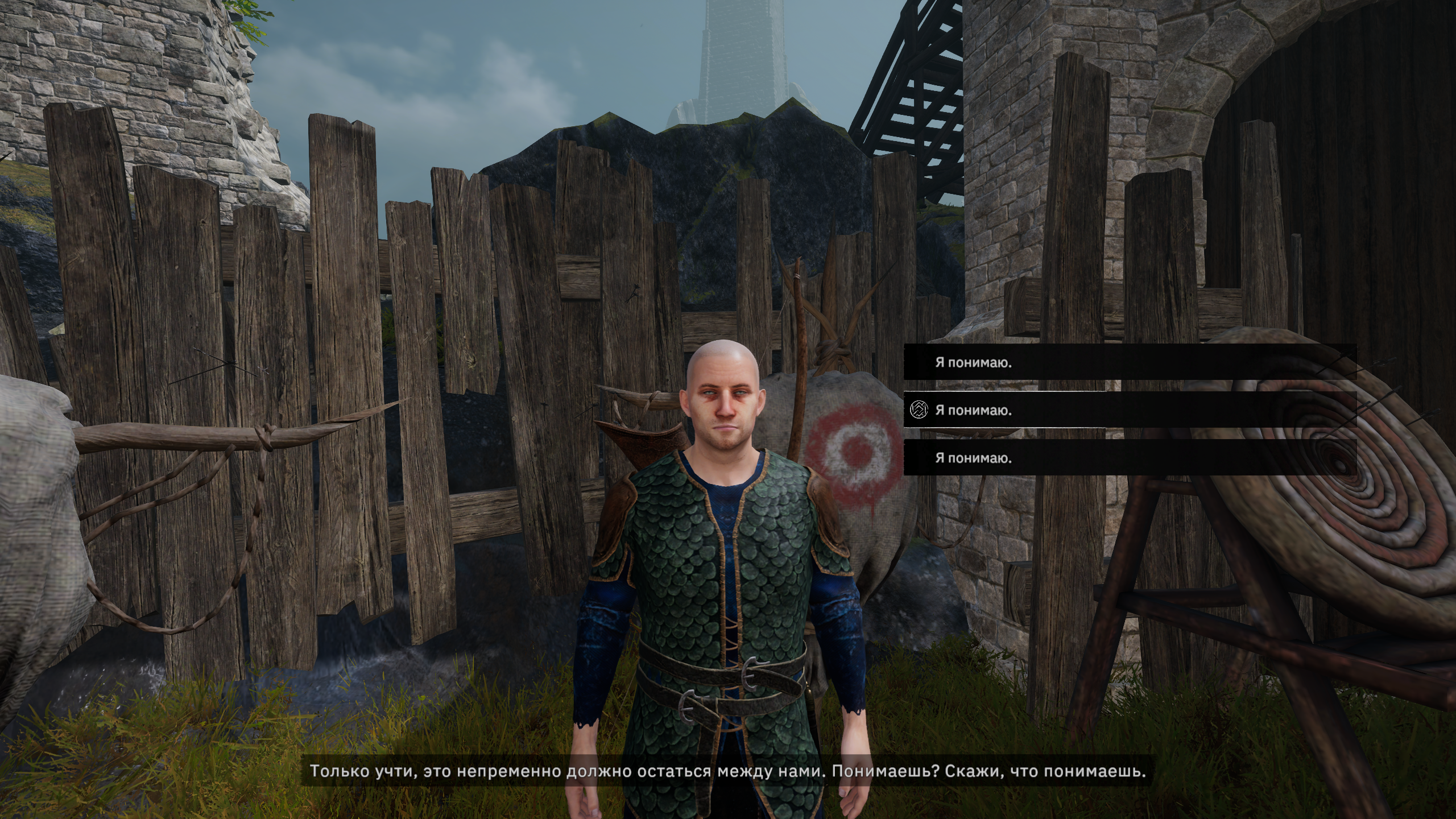
Task: Choose the "Я понимаю." reply with emblem icon
Action: tap(974, 410)
